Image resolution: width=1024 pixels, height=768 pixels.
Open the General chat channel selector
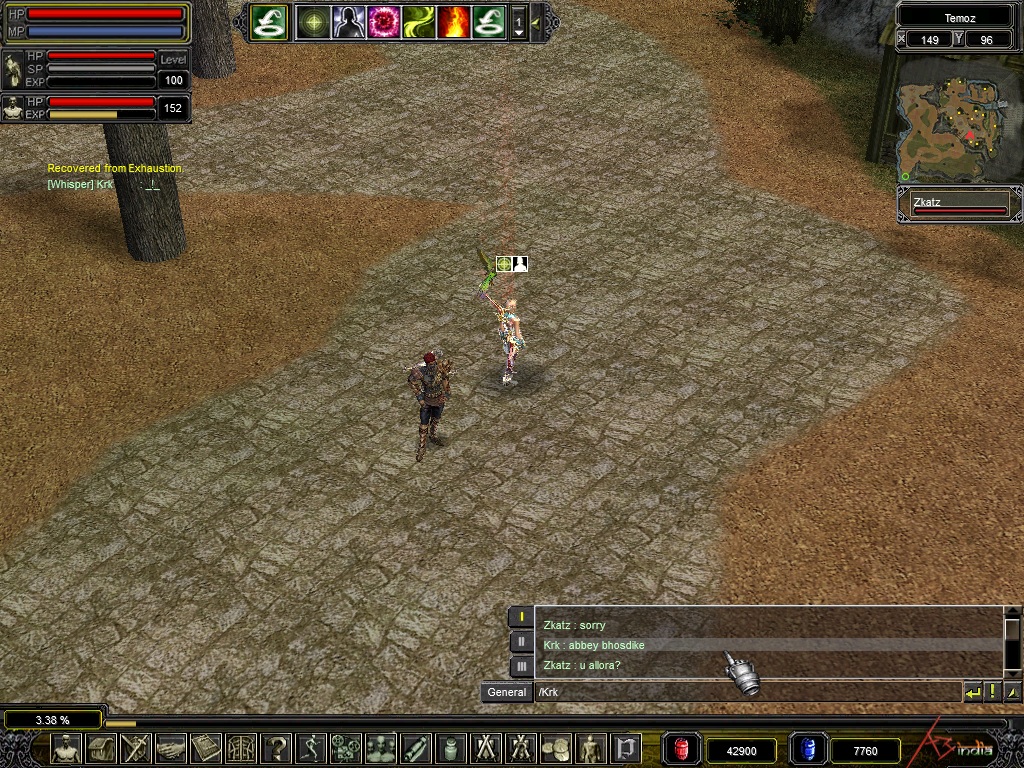click(x=507, y=692)
